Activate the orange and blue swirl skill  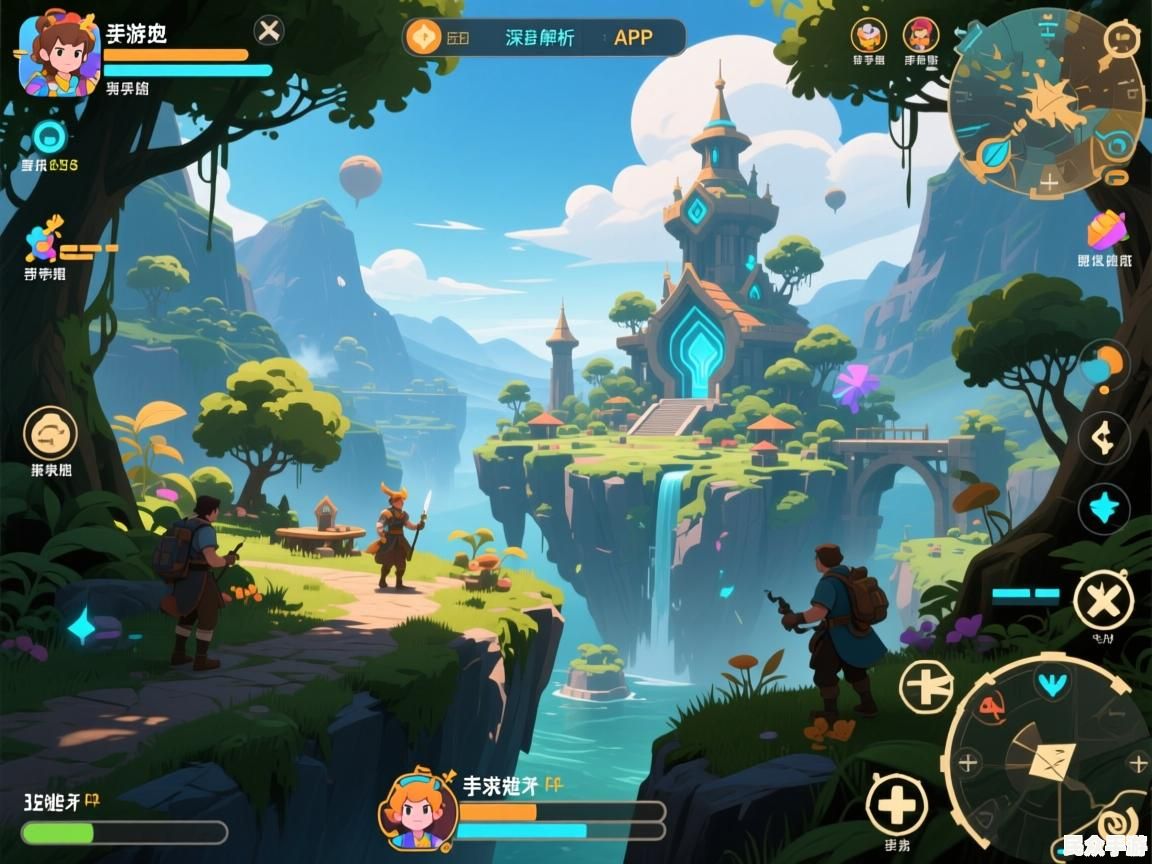[1103, 366]
